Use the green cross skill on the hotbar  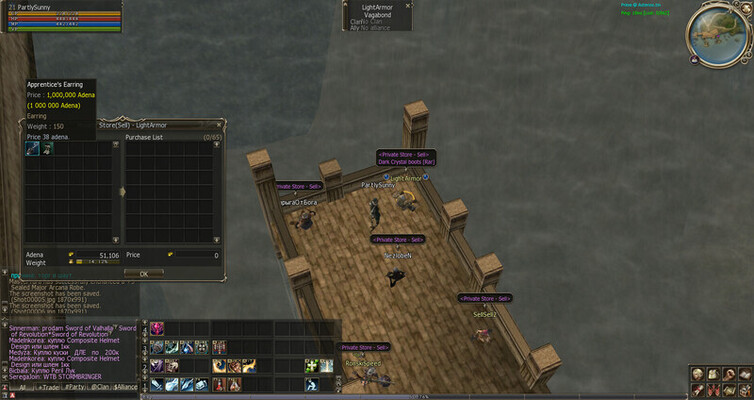[311, 366]
